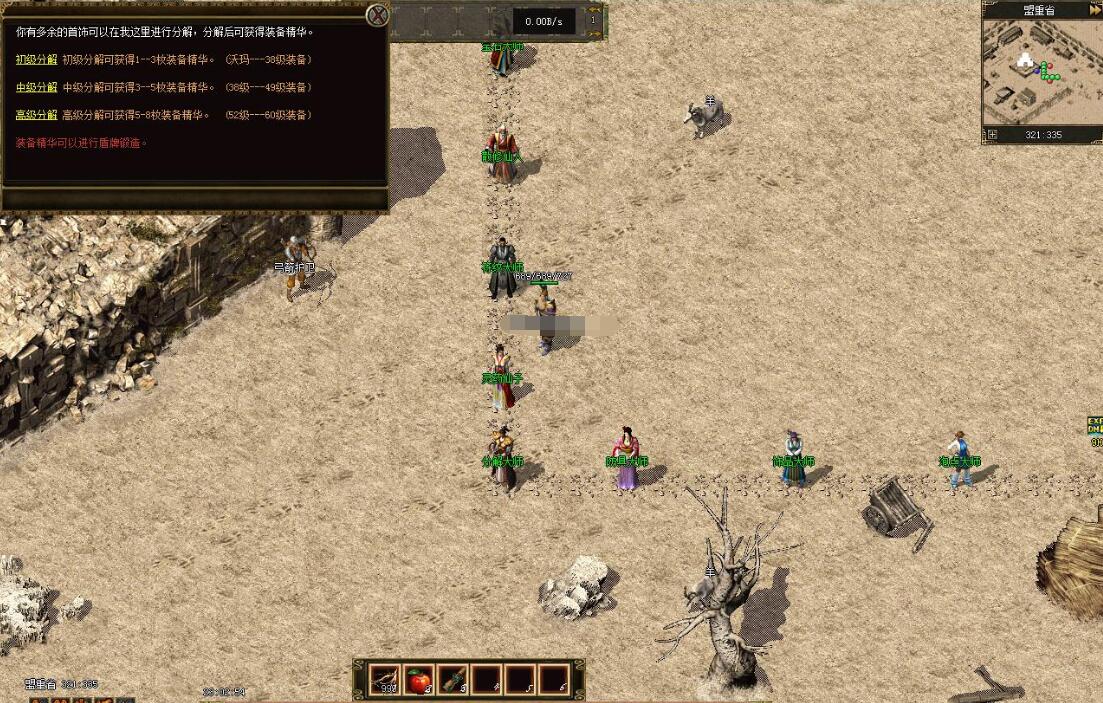Use the red apple in the hotbar
The image size is (1103, 703).
pos(419,680)
